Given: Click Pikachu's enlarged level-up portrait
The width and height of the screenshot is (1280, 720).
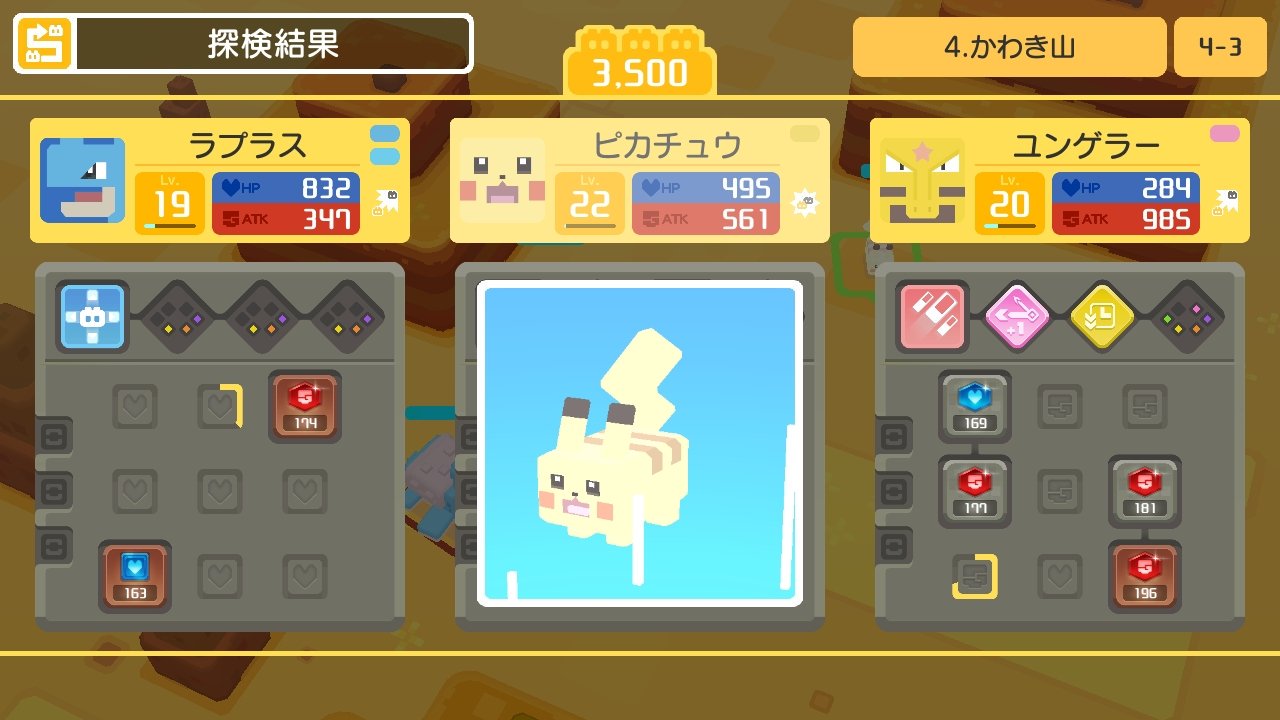Looking at the screenshot, I should pos(639,446).
